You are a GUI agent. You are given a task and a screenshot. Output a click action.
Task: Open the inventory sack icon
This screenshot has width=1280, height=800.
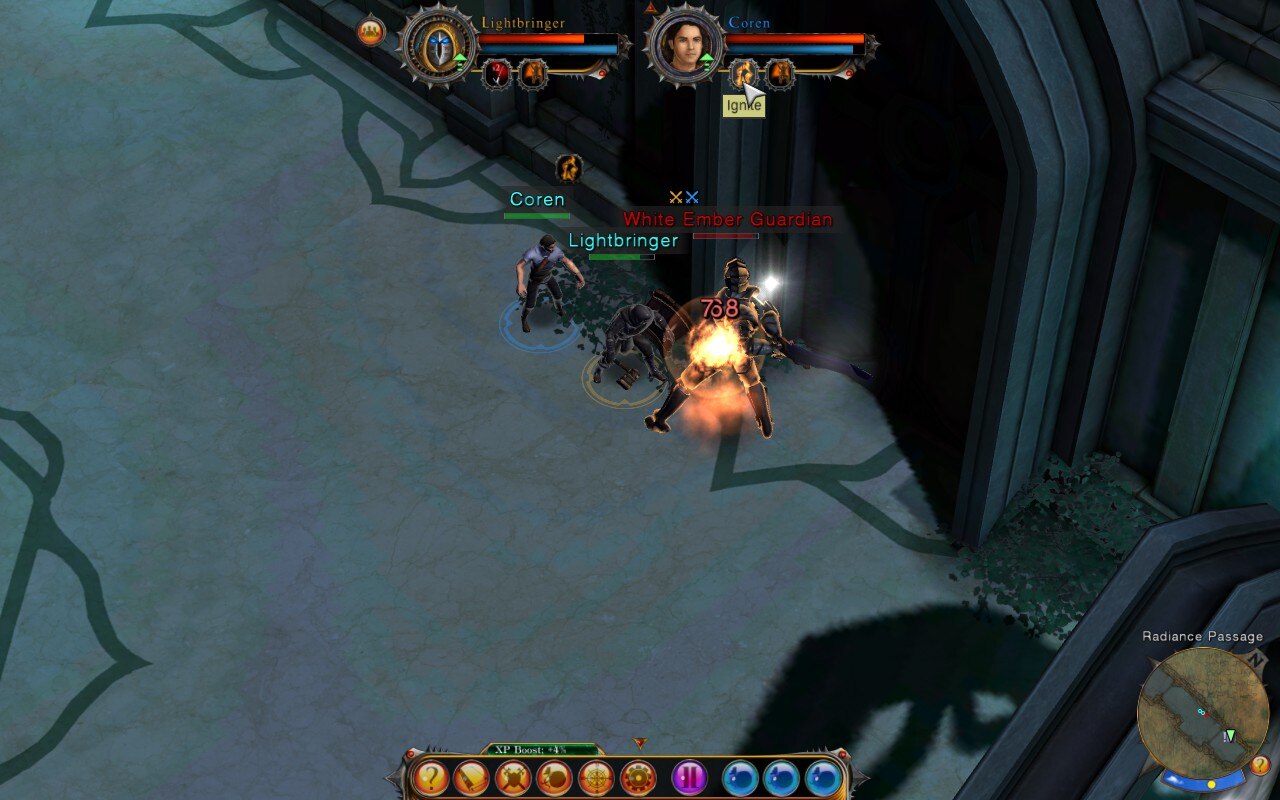tap(554, 778)
